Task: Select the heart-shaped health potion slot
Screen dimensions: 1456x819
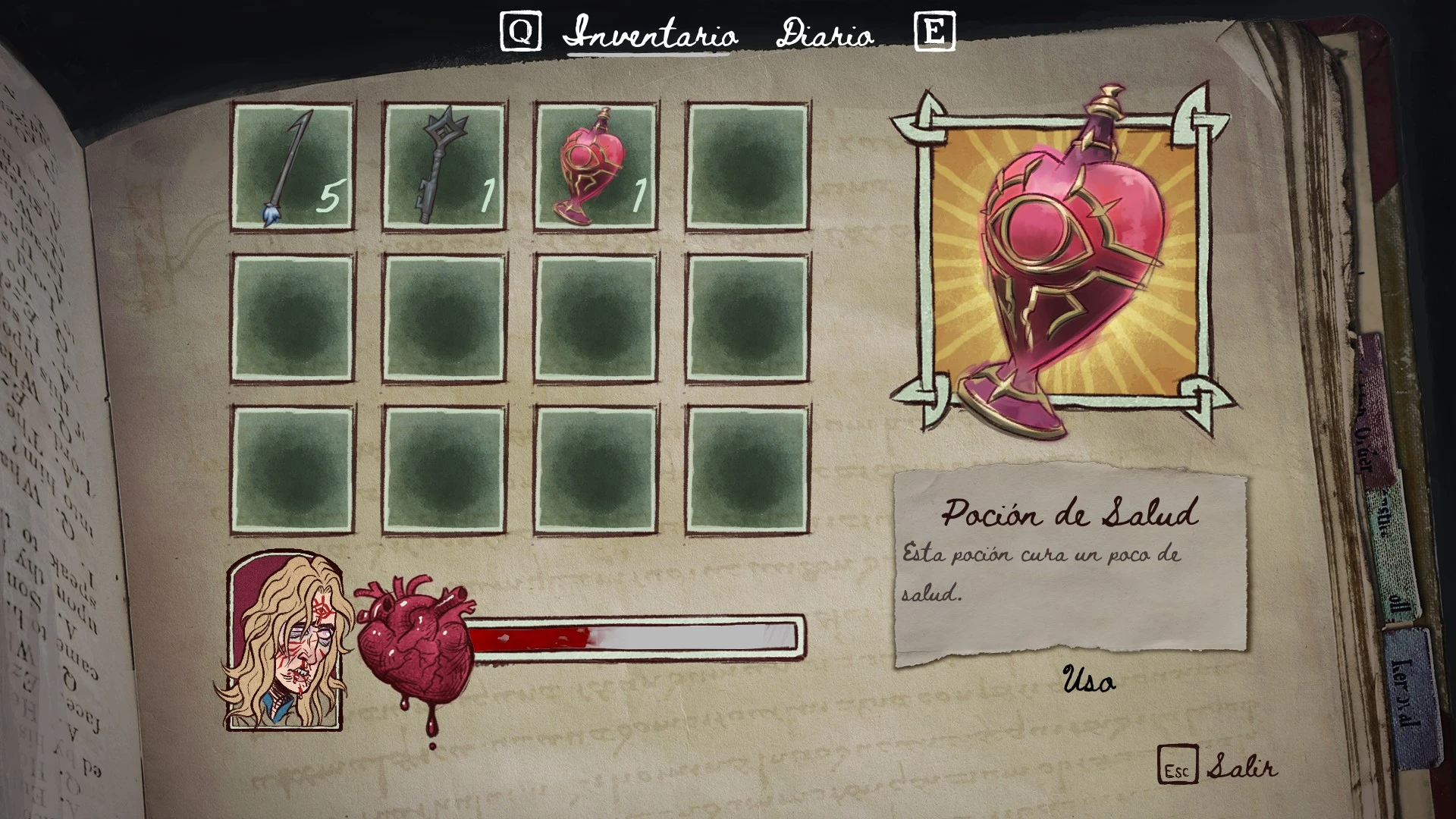Action: coord(596,167)
